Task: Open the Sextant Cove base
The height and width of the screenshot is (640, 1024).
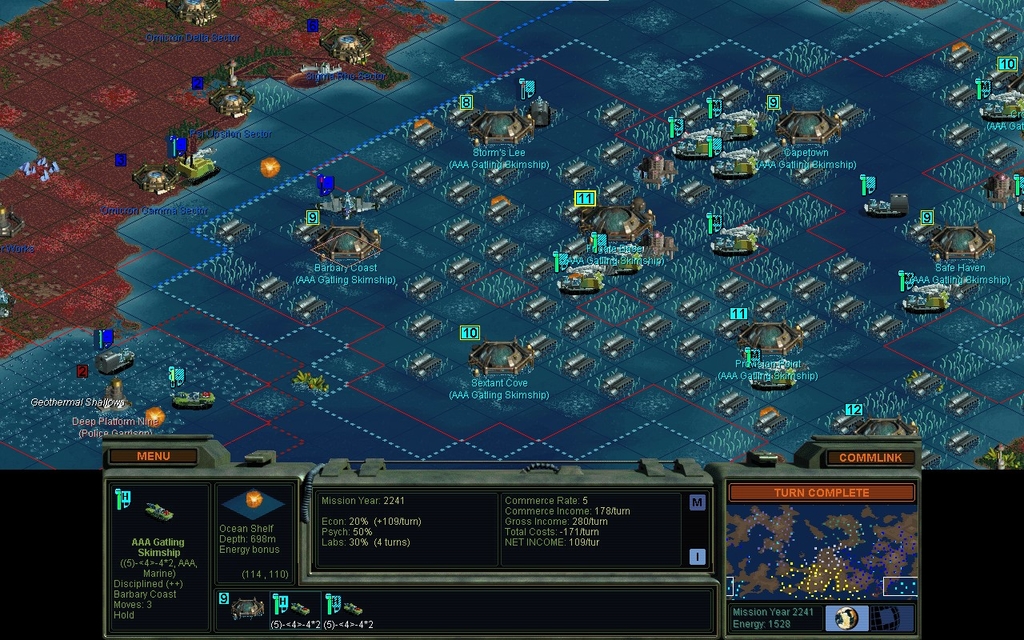Action: pos(499,357)
